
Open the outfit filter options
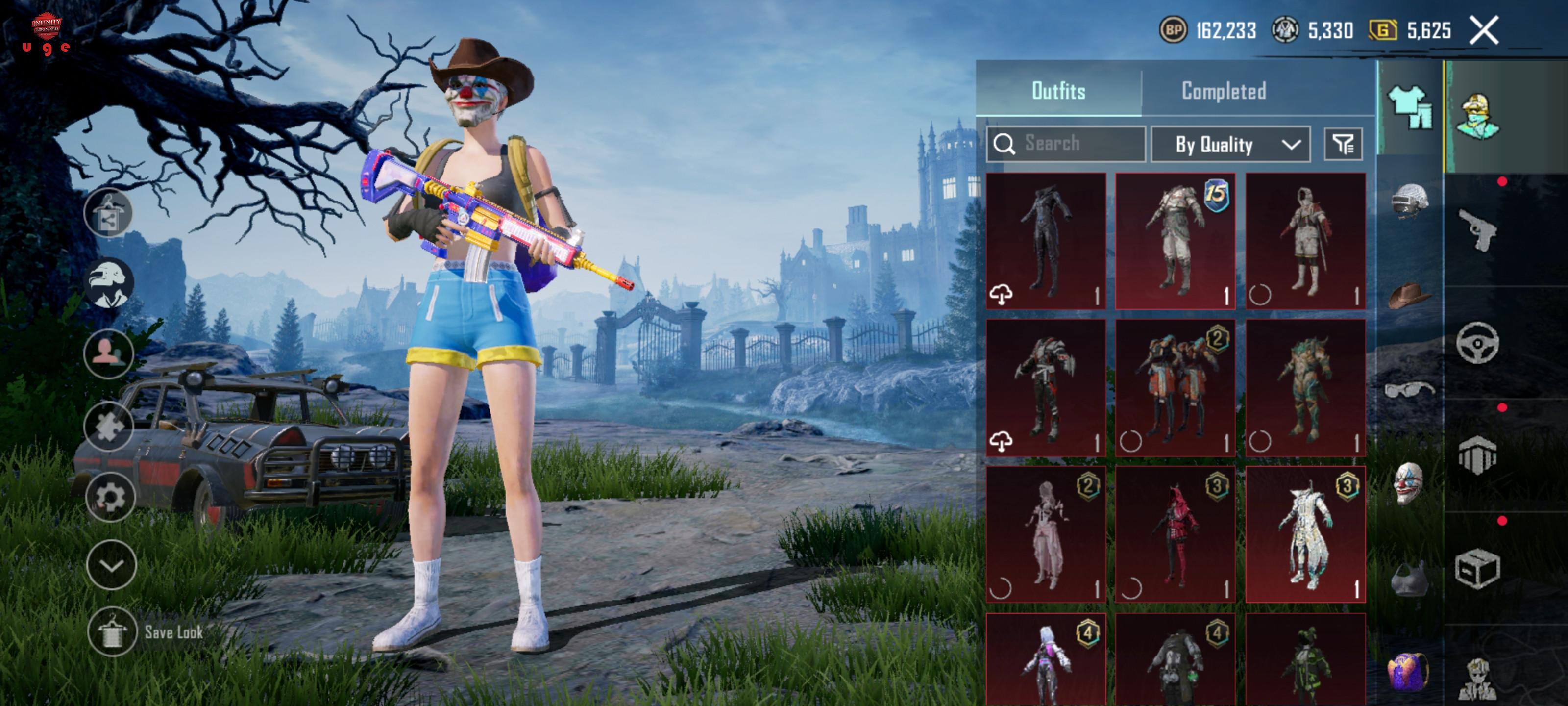click(x=1343, y=144)
